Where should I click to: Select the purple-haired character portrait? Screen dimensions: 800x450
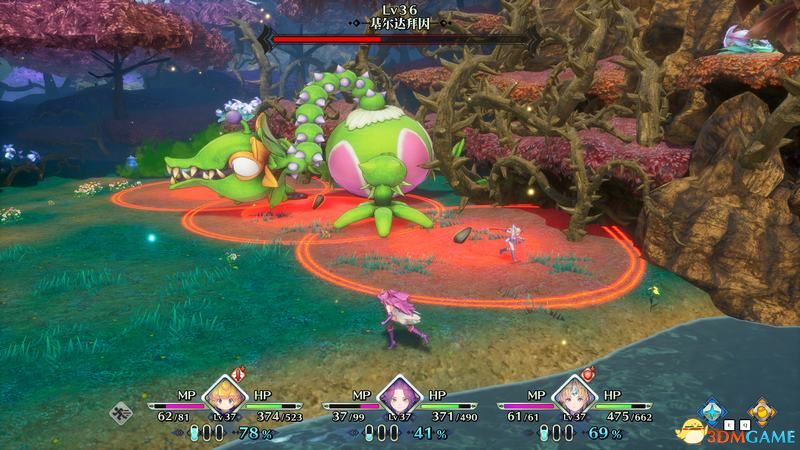tap(399, 397)
